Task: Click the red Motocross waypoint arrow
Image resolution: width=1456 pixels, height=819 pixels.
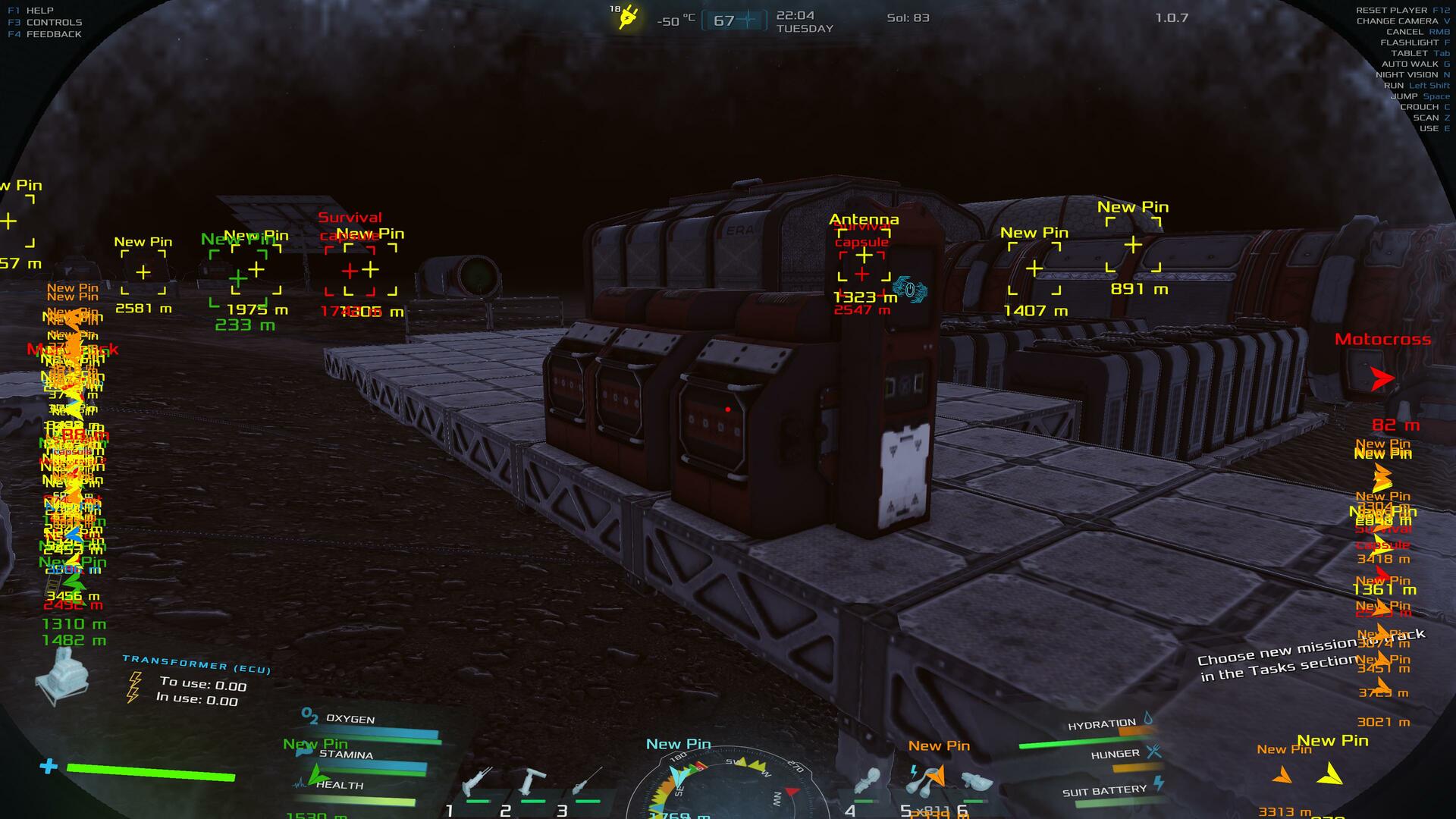Action: tap(1382, 378)
